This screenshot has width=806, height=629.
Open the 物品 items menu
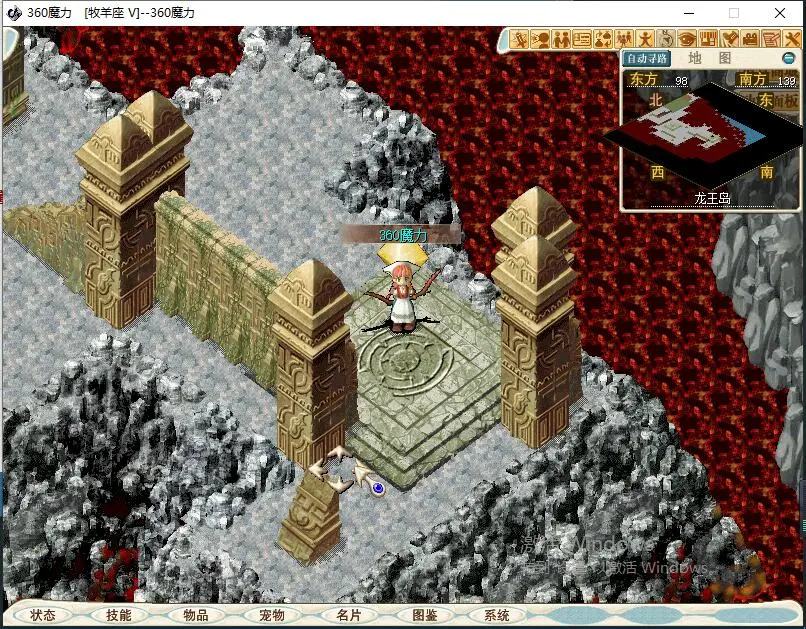click(196, 615)
